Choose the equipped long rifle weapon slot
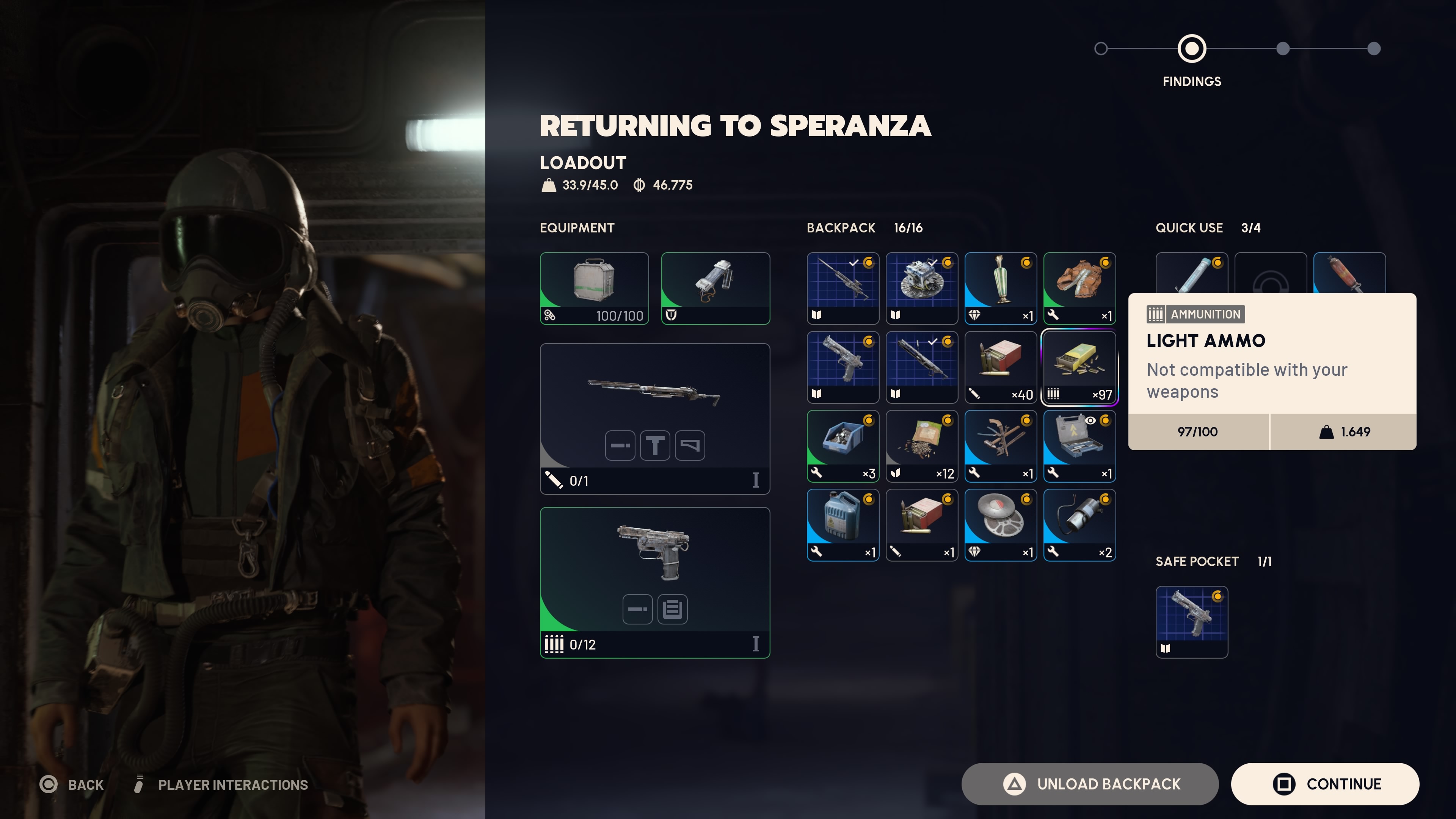 pyautogui.click(x=654, y=418)
